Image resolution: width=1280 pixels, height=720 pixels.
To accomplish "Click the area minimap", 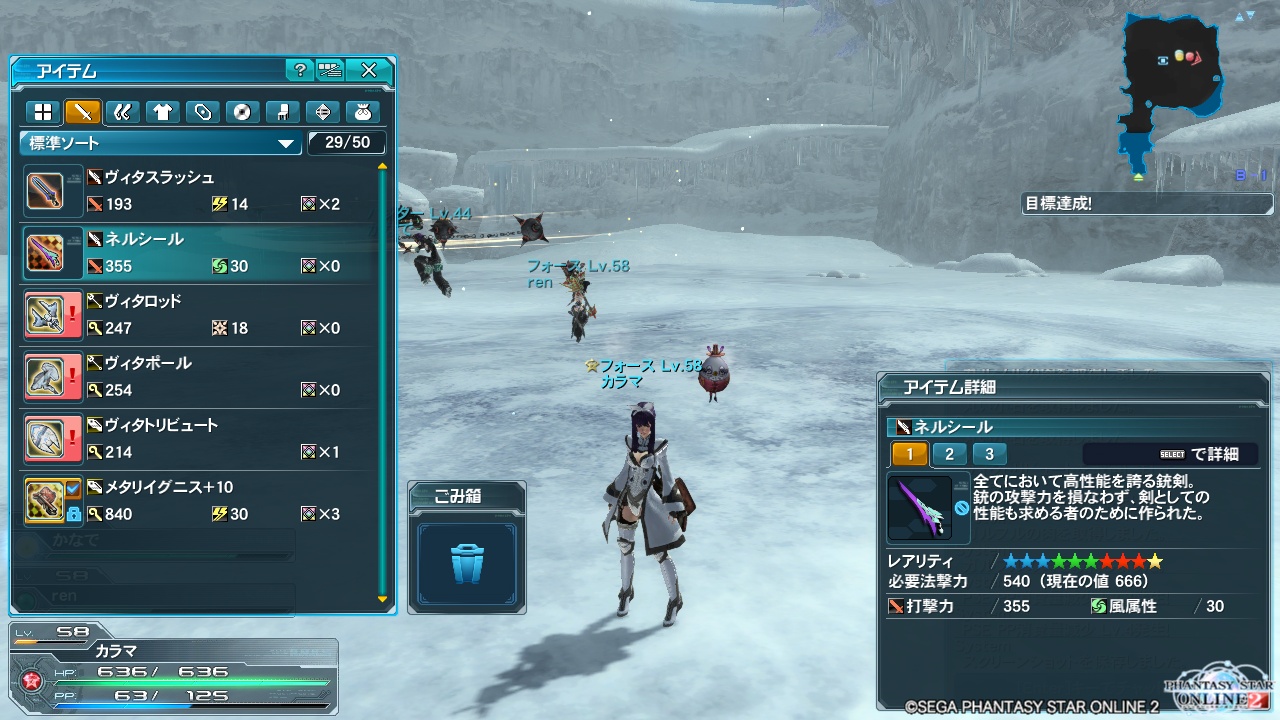I will pyautogui.click(x=1172, y=90).
